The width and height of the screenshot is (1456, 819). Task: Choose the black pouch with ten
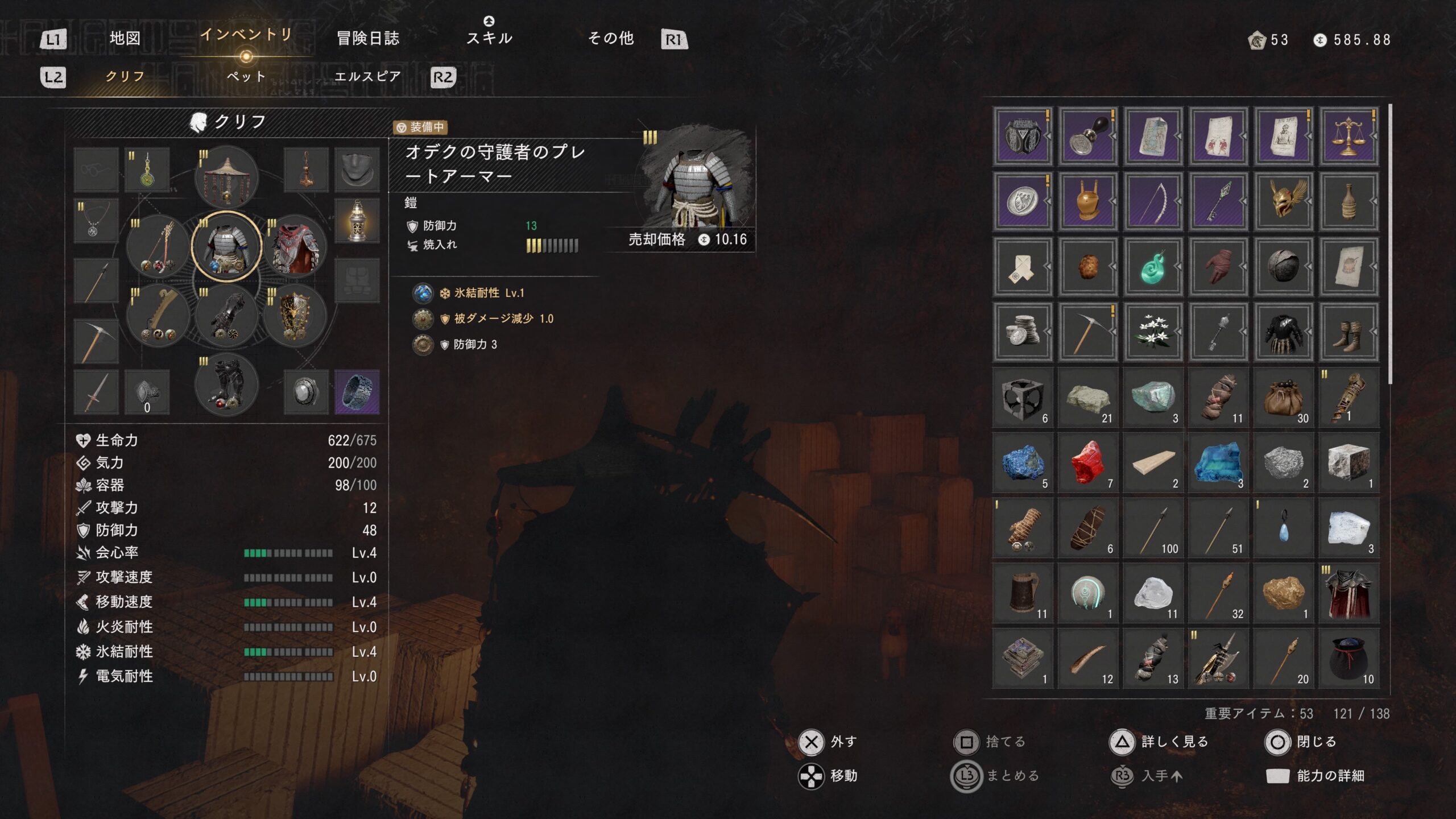tap(1349, 658)
